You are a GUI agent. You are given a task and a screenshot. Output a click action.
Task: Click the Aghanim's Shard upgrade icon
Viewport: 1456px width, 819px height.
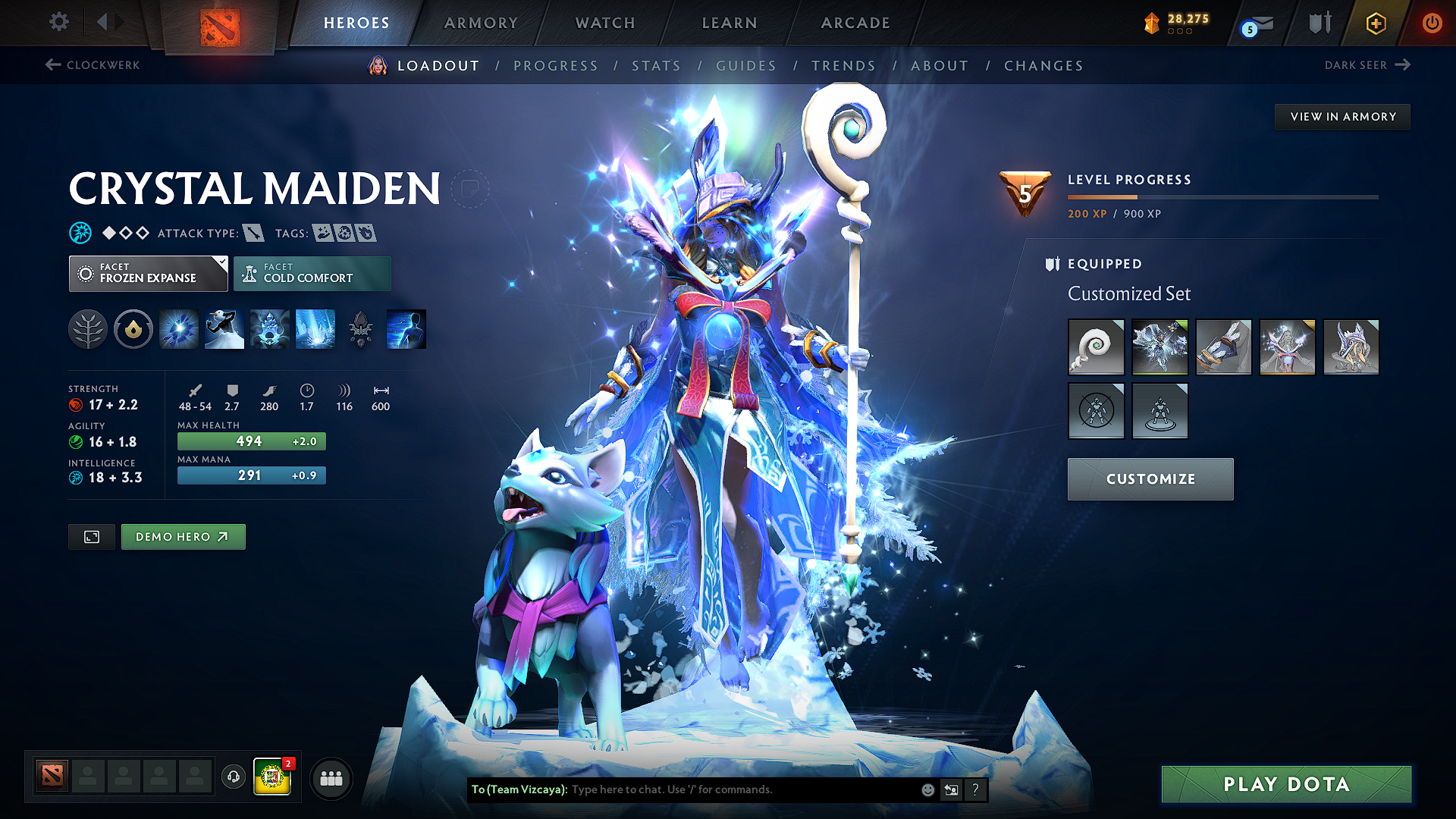(360, 329)
